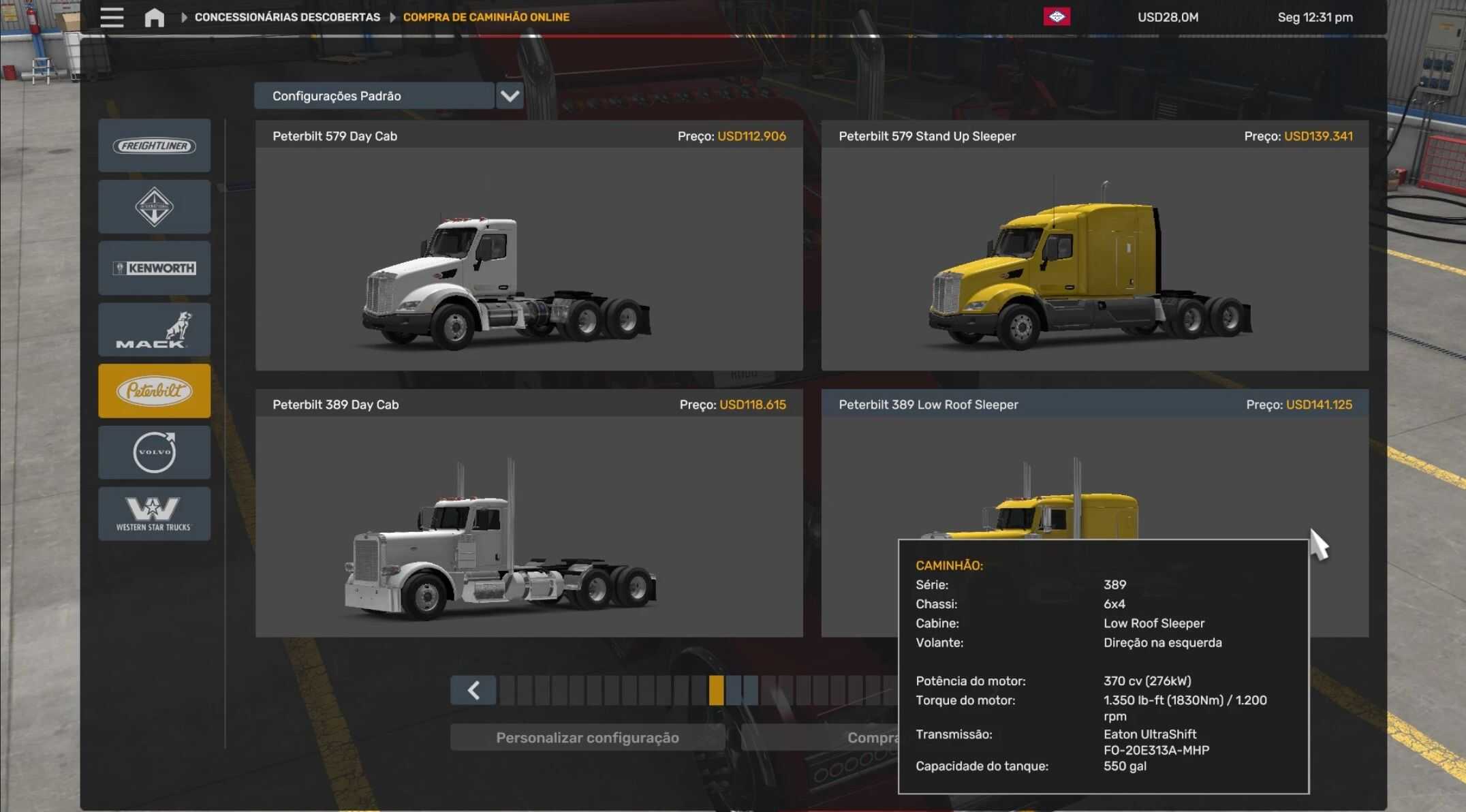Open Concessionárias Descobertas breadcrumb

pyautogui.click(x=287, y=17)
